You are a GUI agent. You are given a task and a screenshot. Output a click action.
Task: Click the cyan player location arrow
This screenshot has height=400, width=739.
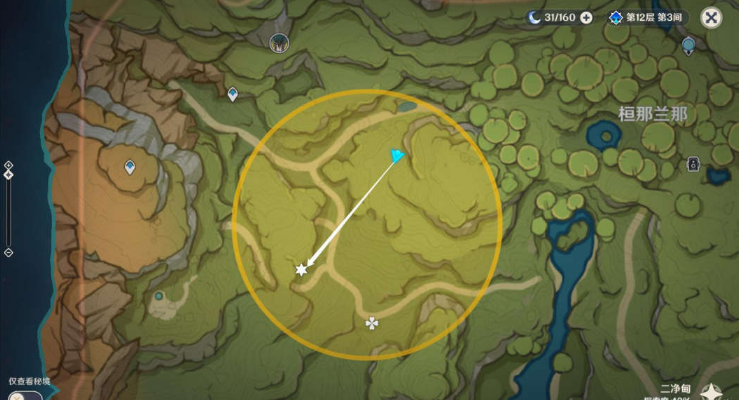click(399, 156)
